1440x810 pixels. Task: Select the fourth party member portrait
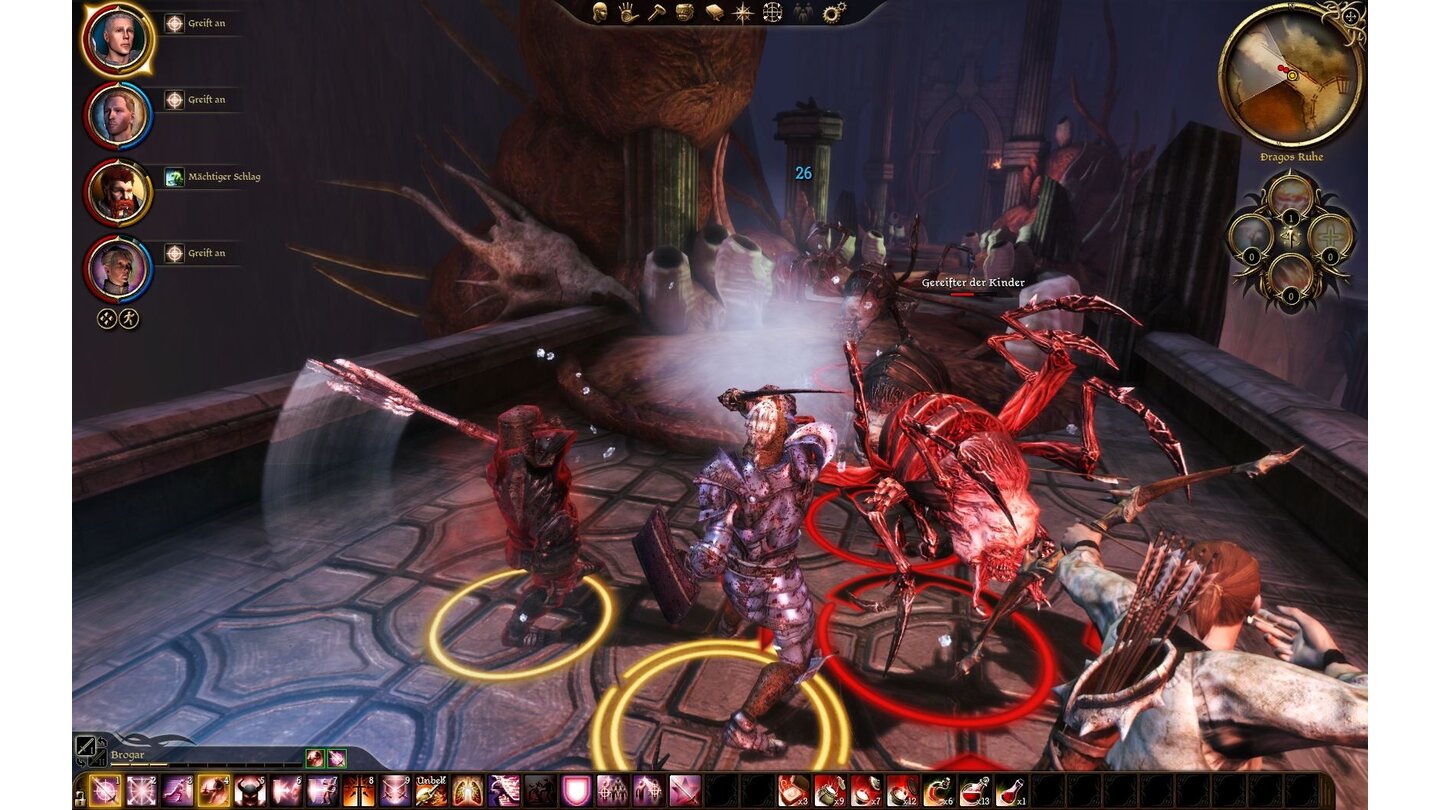pos(118,268)
